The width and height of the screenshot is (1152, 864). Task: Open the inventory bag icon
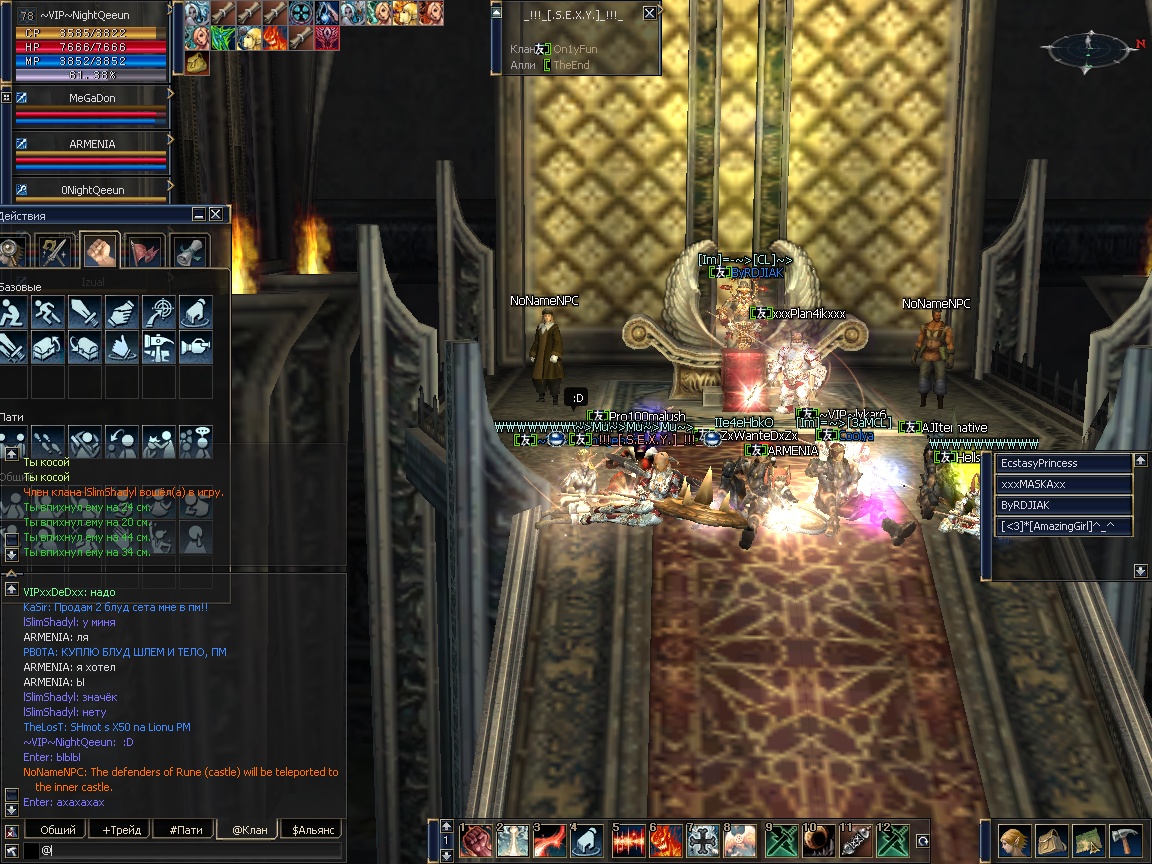tap(1052, 841)
